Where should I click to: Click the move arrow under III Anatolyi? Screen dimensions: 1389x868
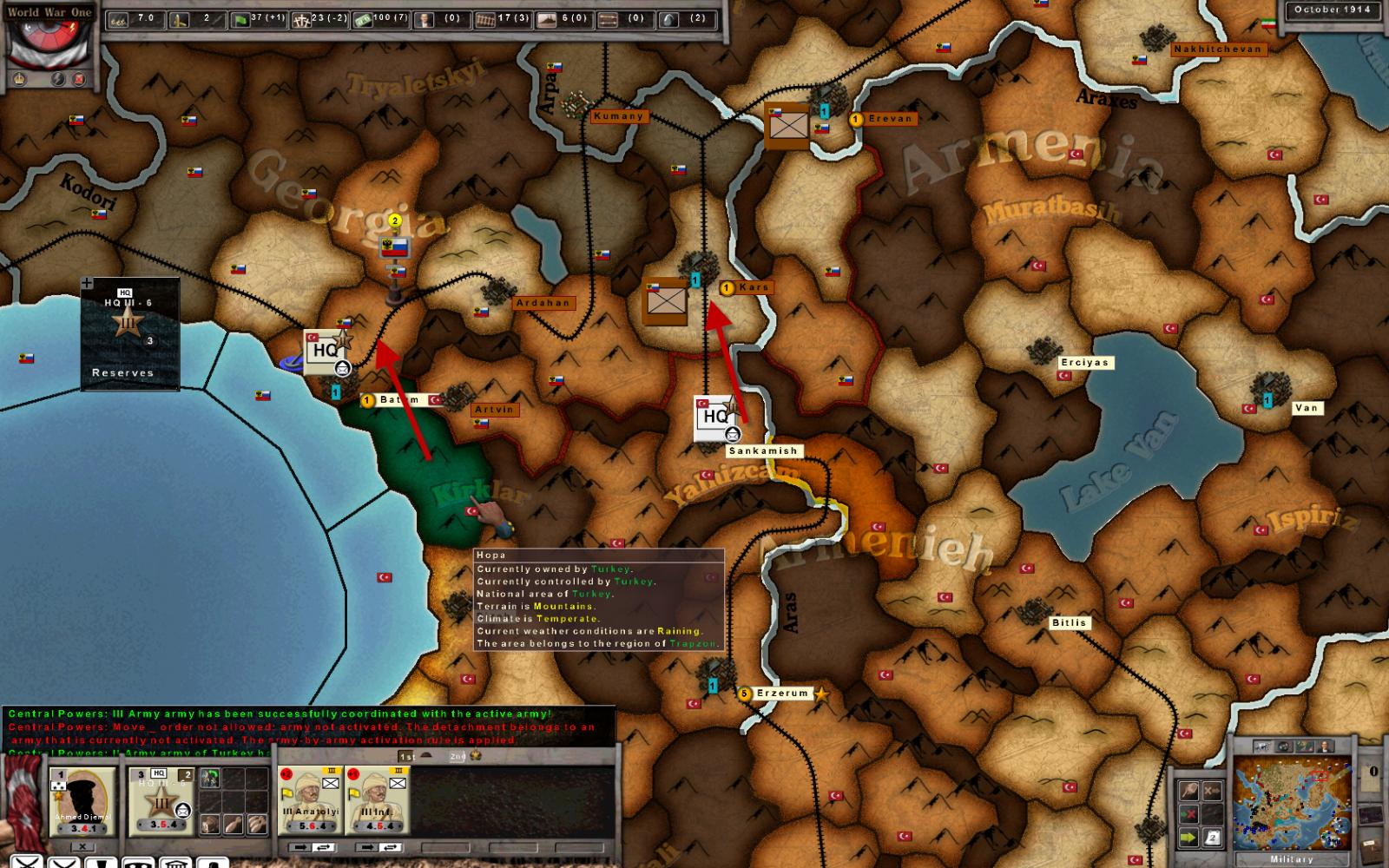coord(300,846)
